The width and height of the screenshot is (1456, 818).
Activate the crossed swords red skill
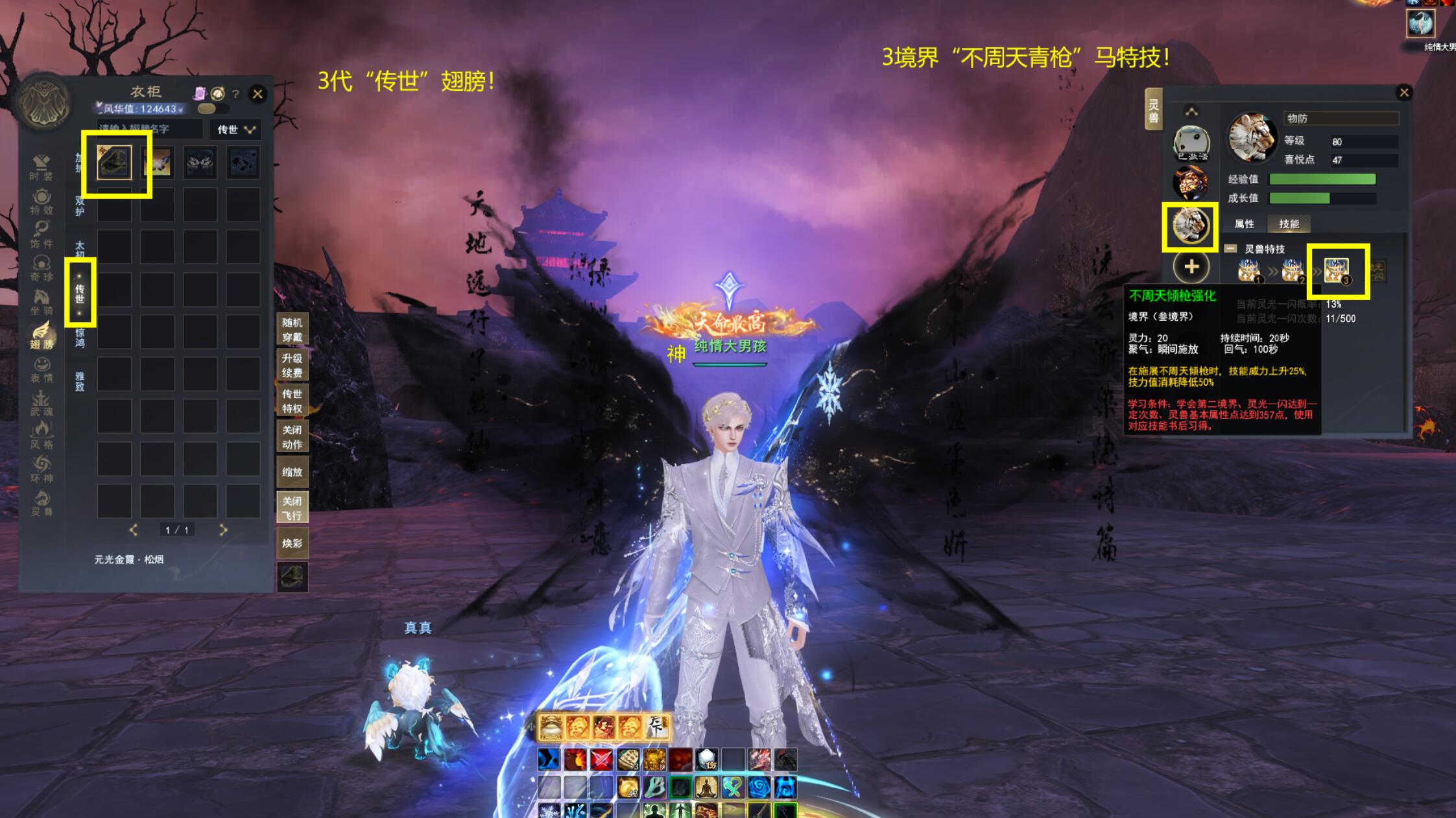(x=601, y=759)
